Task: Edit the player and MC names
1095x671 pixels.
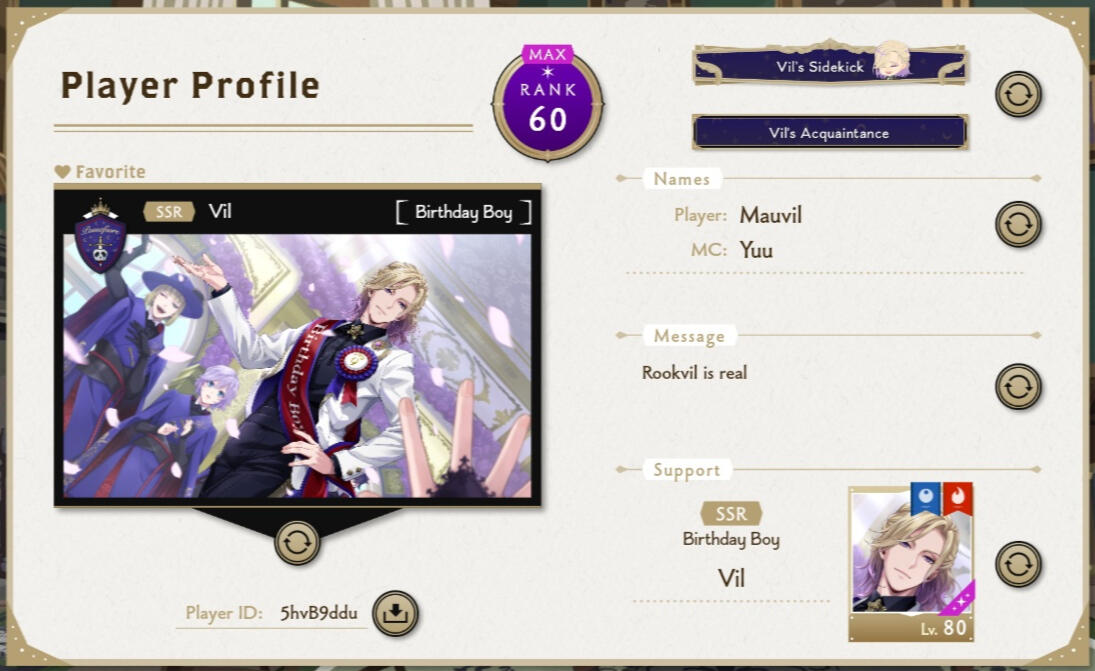Action: (x=1018, y=224)
